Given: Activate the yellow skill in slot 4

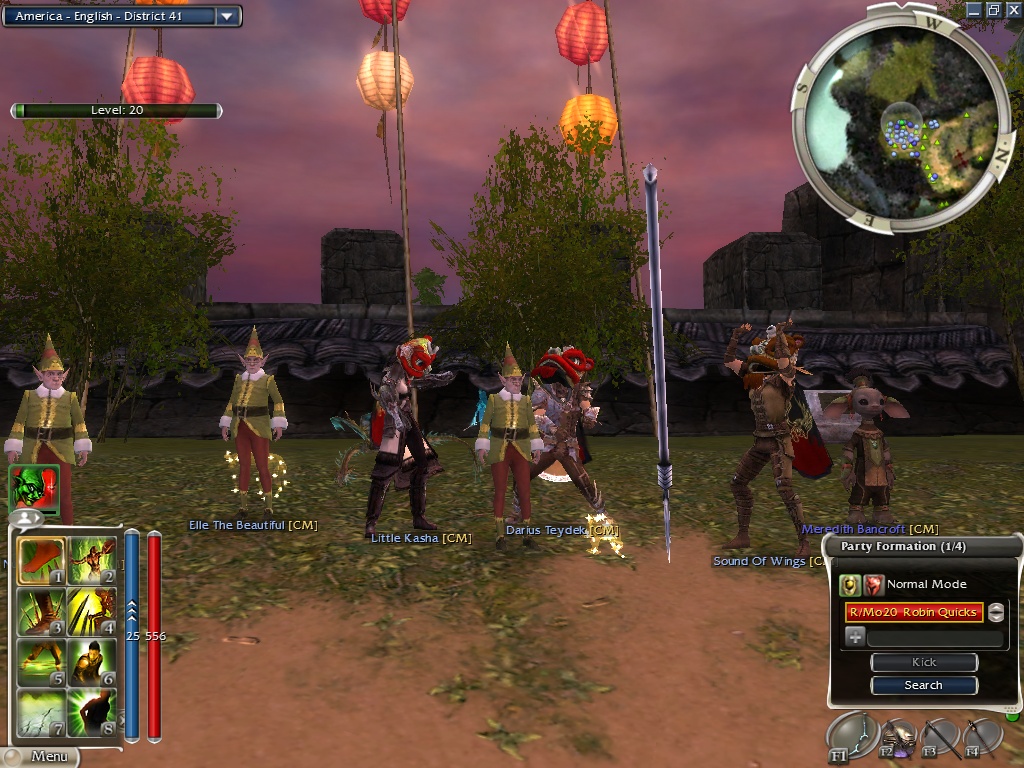Looking at the screenshot, I should pos(92,613).
